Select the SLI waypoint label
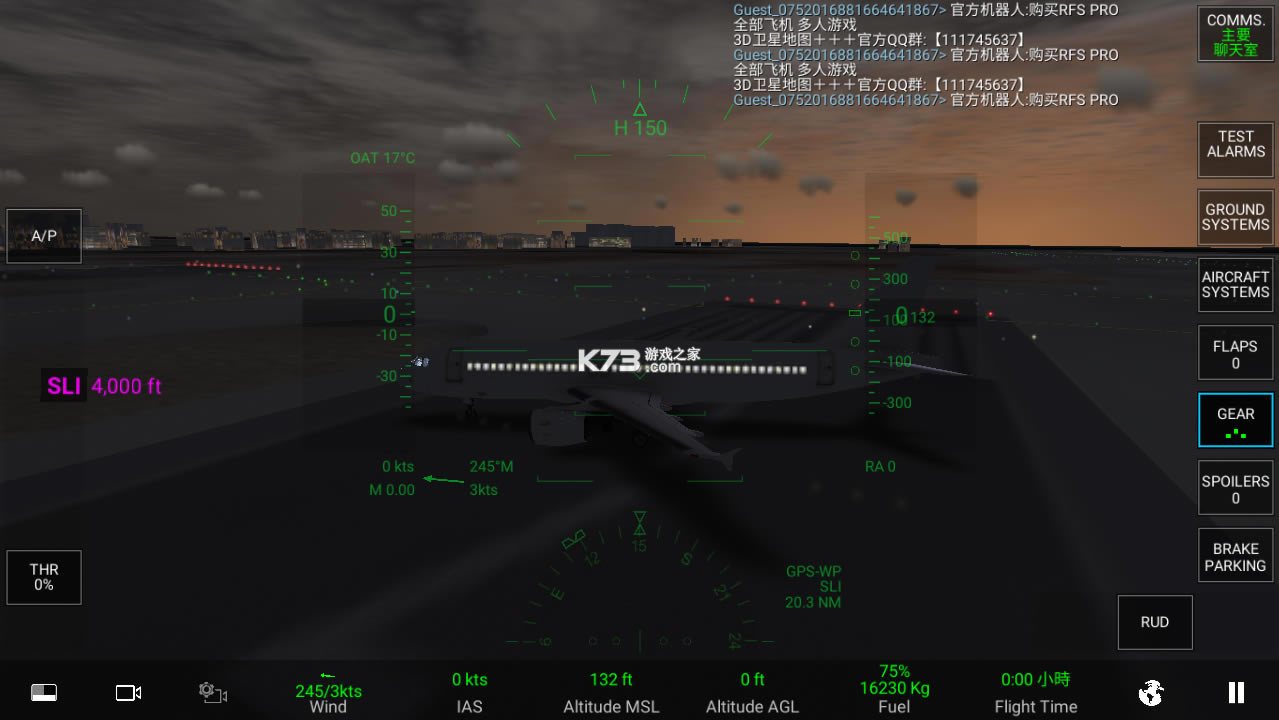 [x=64, y=386]
